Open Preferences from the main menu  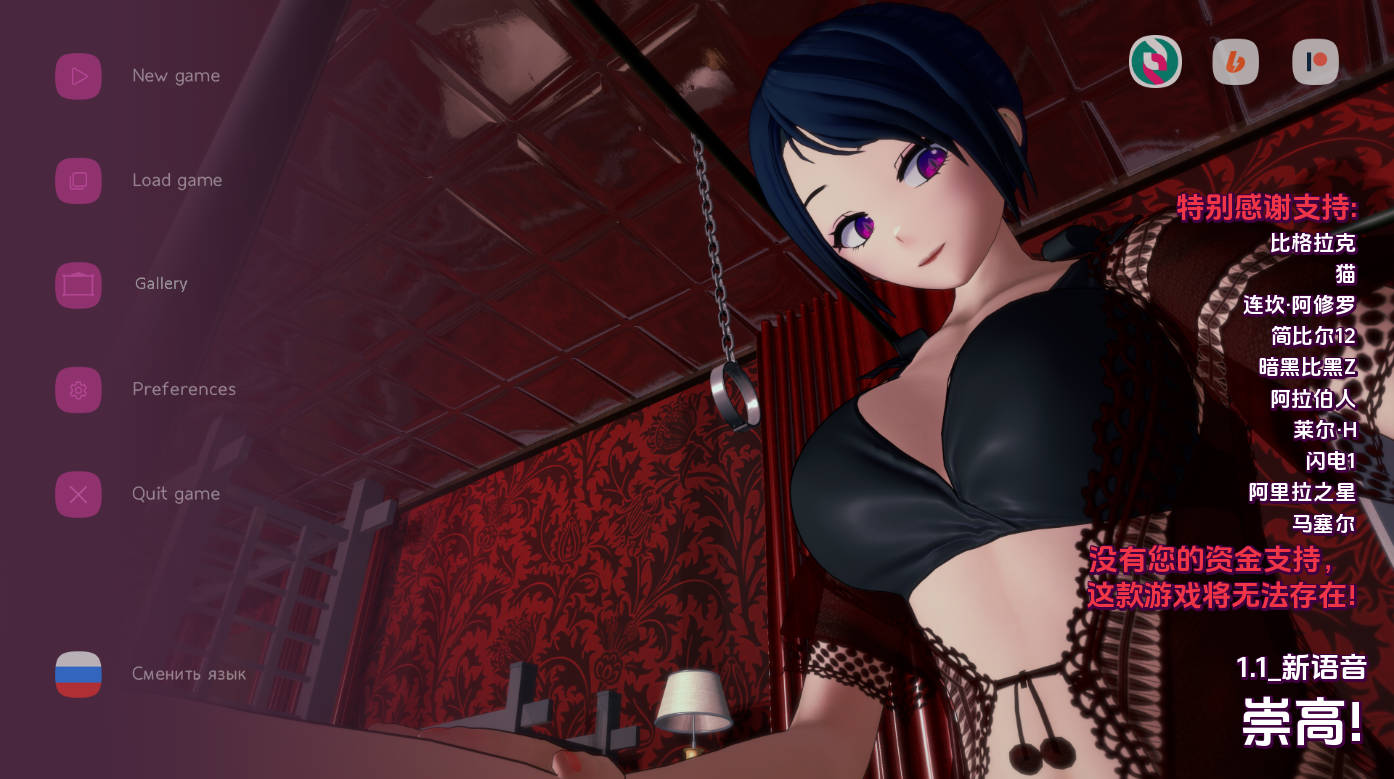pyautogui.click(x=184, y=389)
